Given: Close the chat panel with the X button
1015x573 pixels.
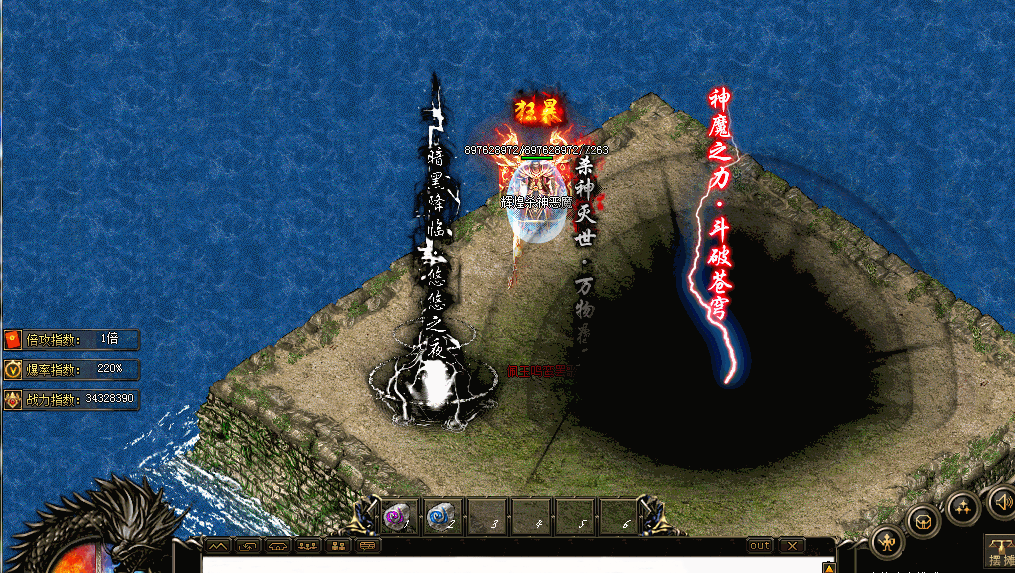Looking at the screenshot, I should pyautogui.click(x=791, y=546).
